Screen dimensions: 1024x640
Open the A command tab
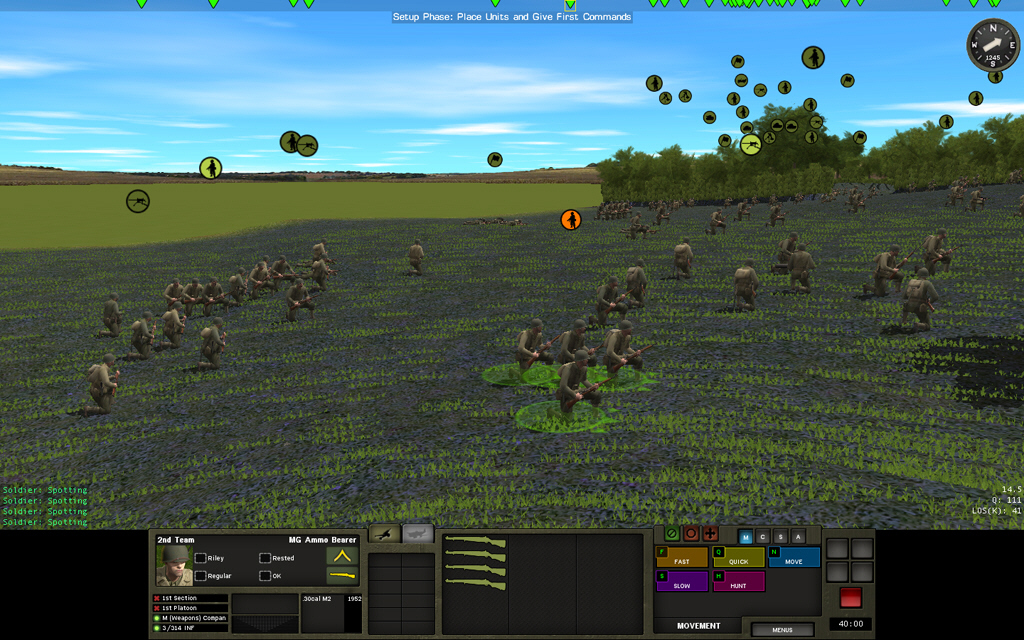[796, 537]
